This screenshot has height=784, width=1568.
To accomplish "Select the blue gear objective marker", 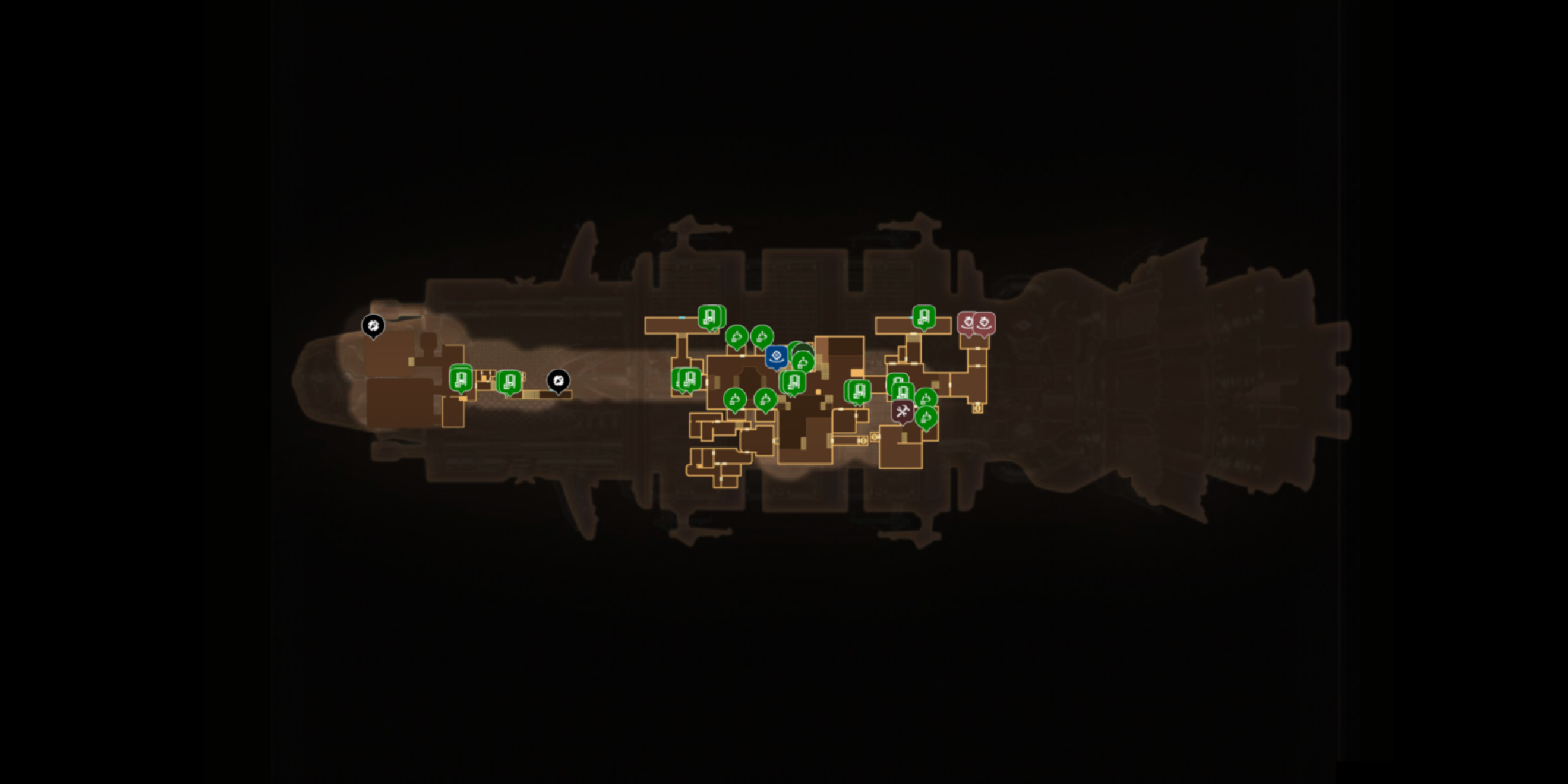I will (777, 357).
